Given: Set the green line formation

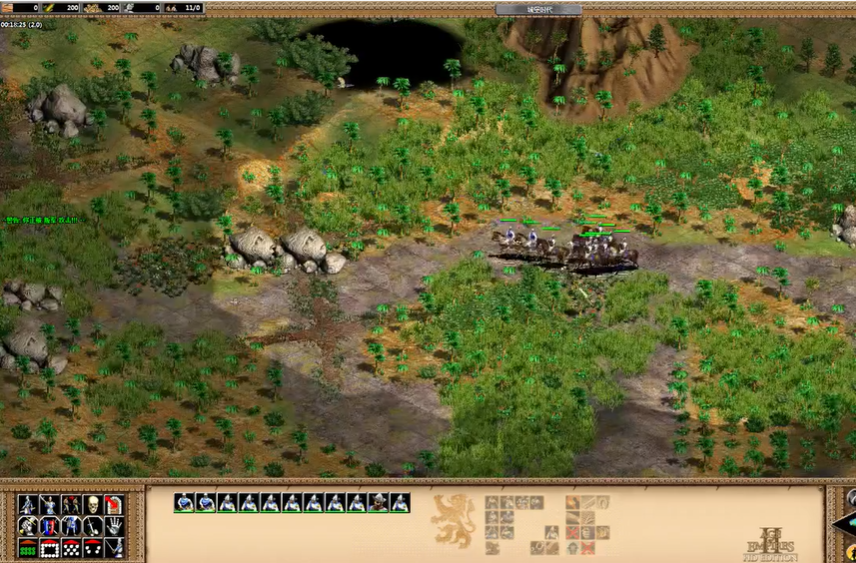Looking at the screenshot, I should [28, 548].
